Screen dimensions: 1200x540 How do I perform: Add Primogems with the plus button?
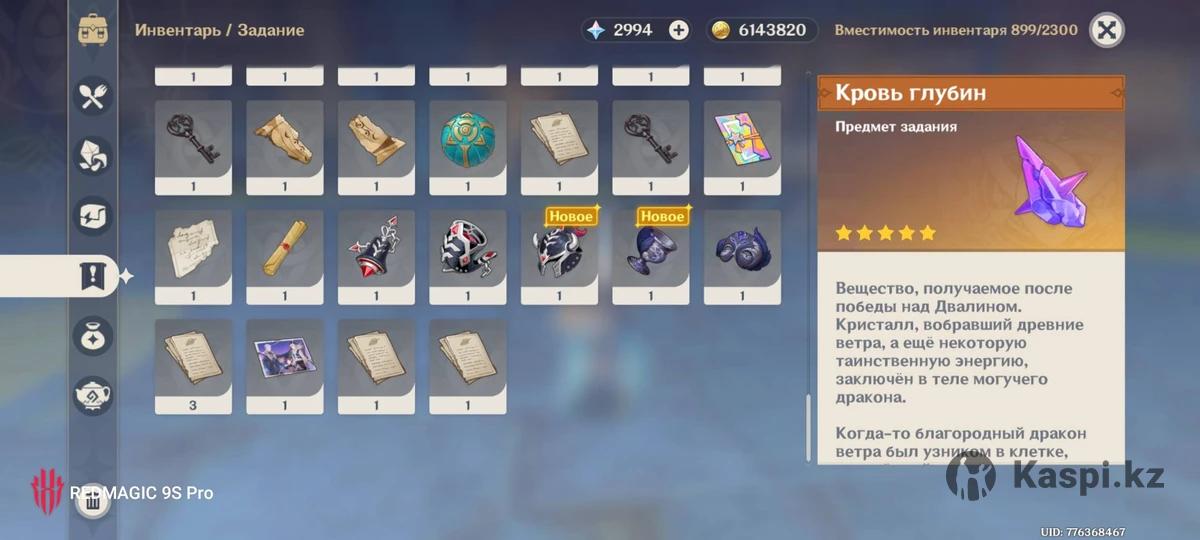click(x=679, y=30)
